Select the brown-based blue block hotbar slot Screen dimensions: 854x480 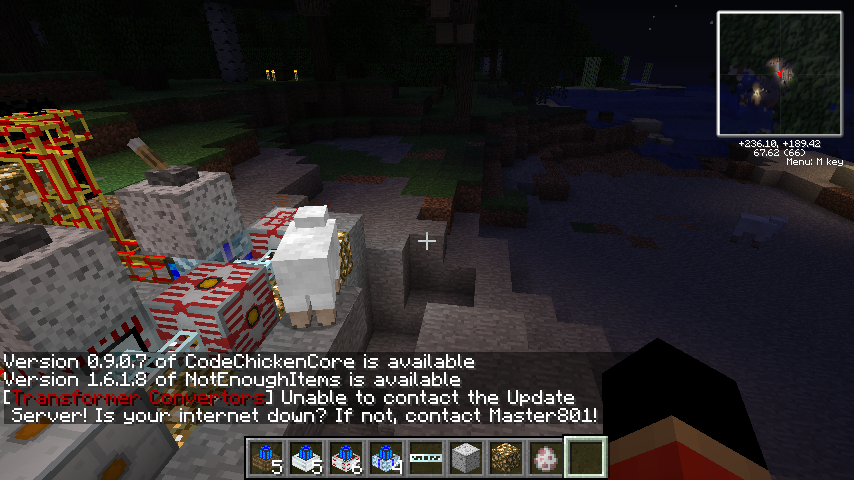(x=267, y=458)
